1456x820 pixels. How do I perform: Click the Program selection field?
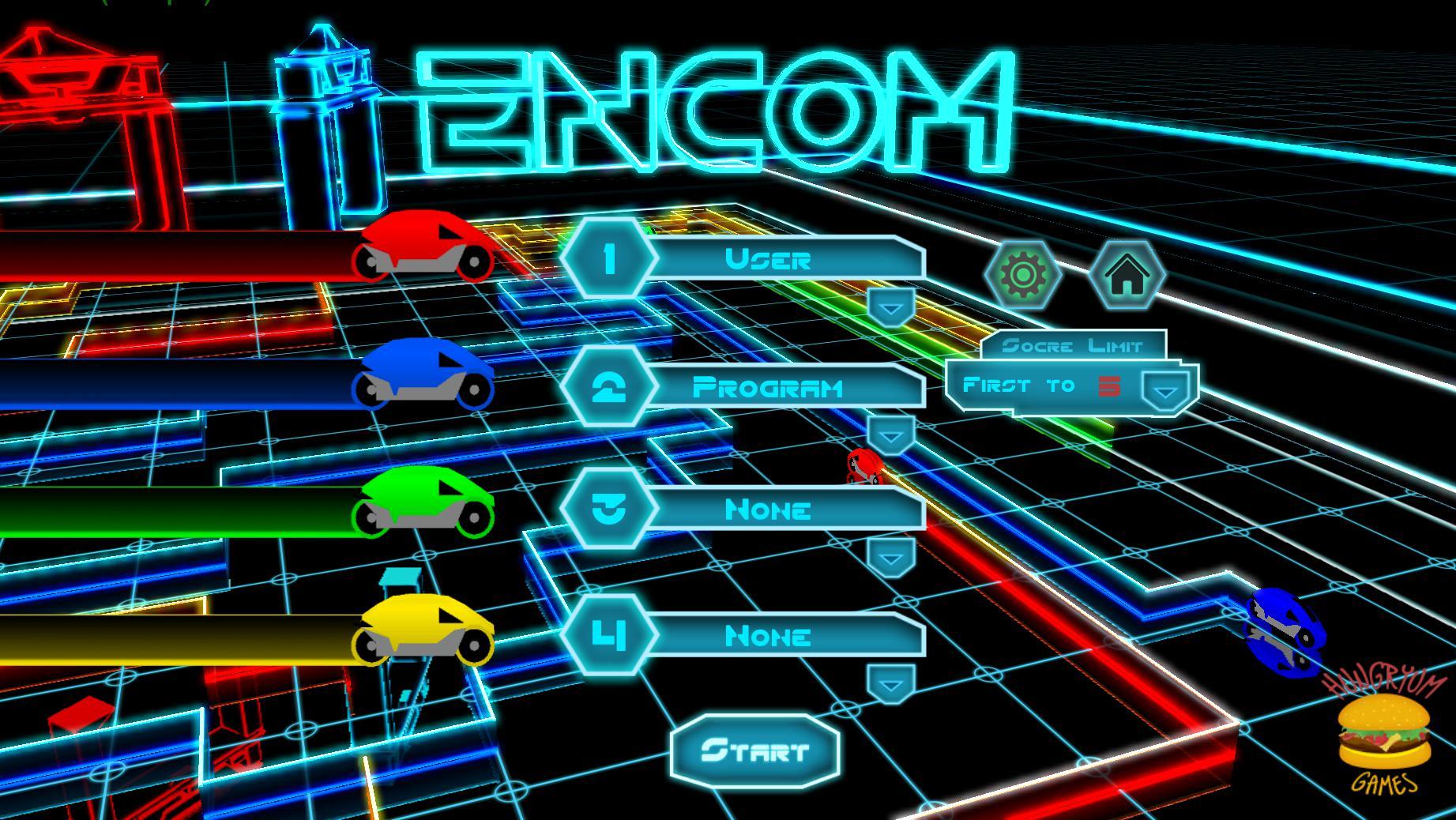click(770, 387)
